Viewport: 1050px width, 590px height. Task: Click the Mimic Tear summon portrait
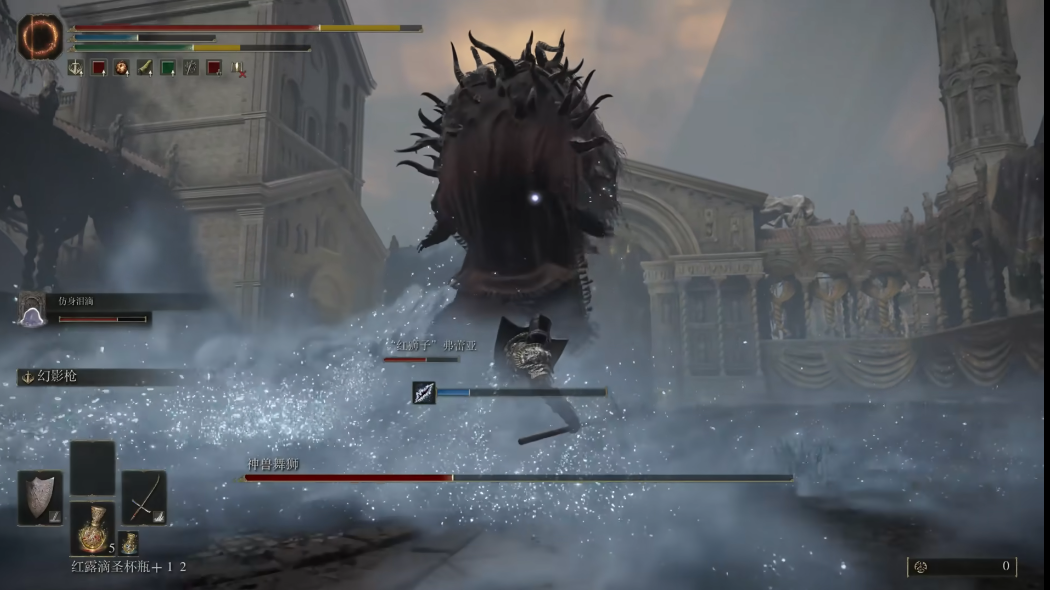(x=33, y=311)
